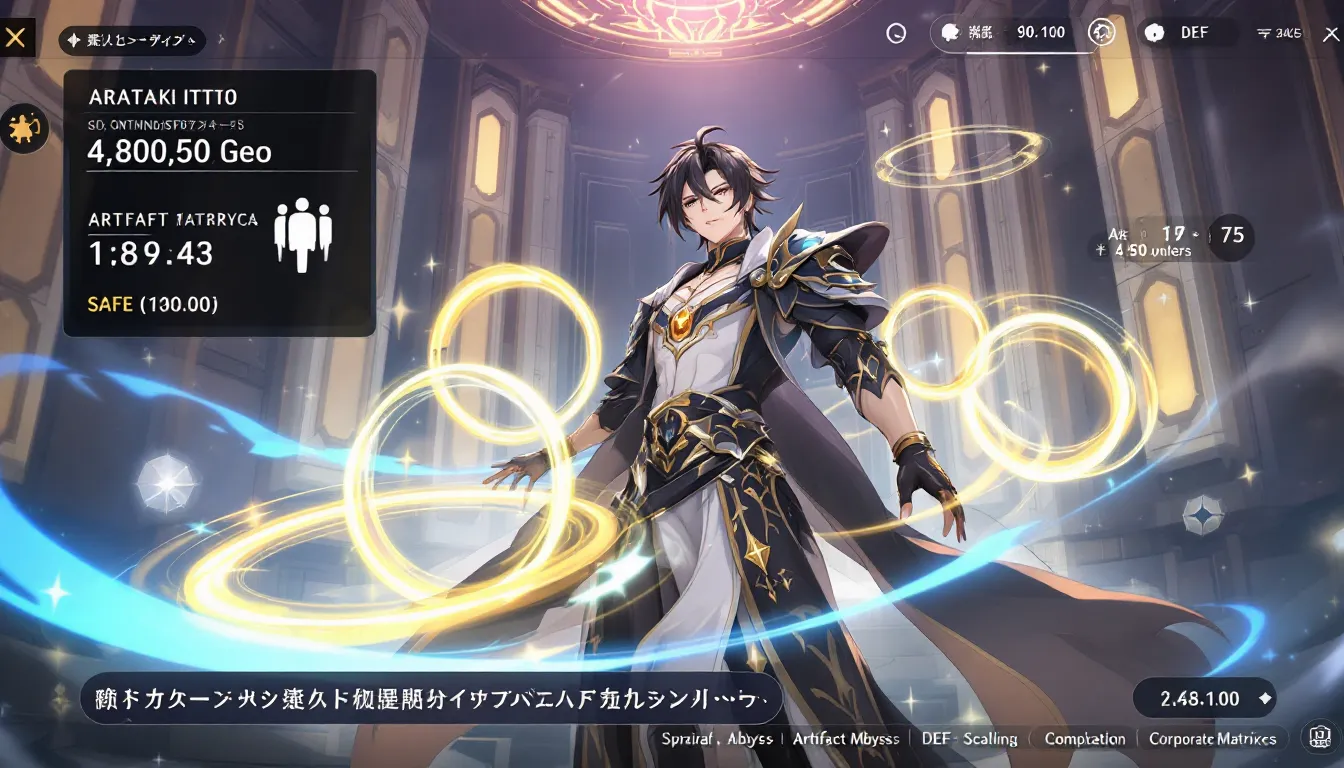The height and width of the screenshot is (768, 1344).
Task: Open the sort filter lines icon
Action: [1279, 33]
